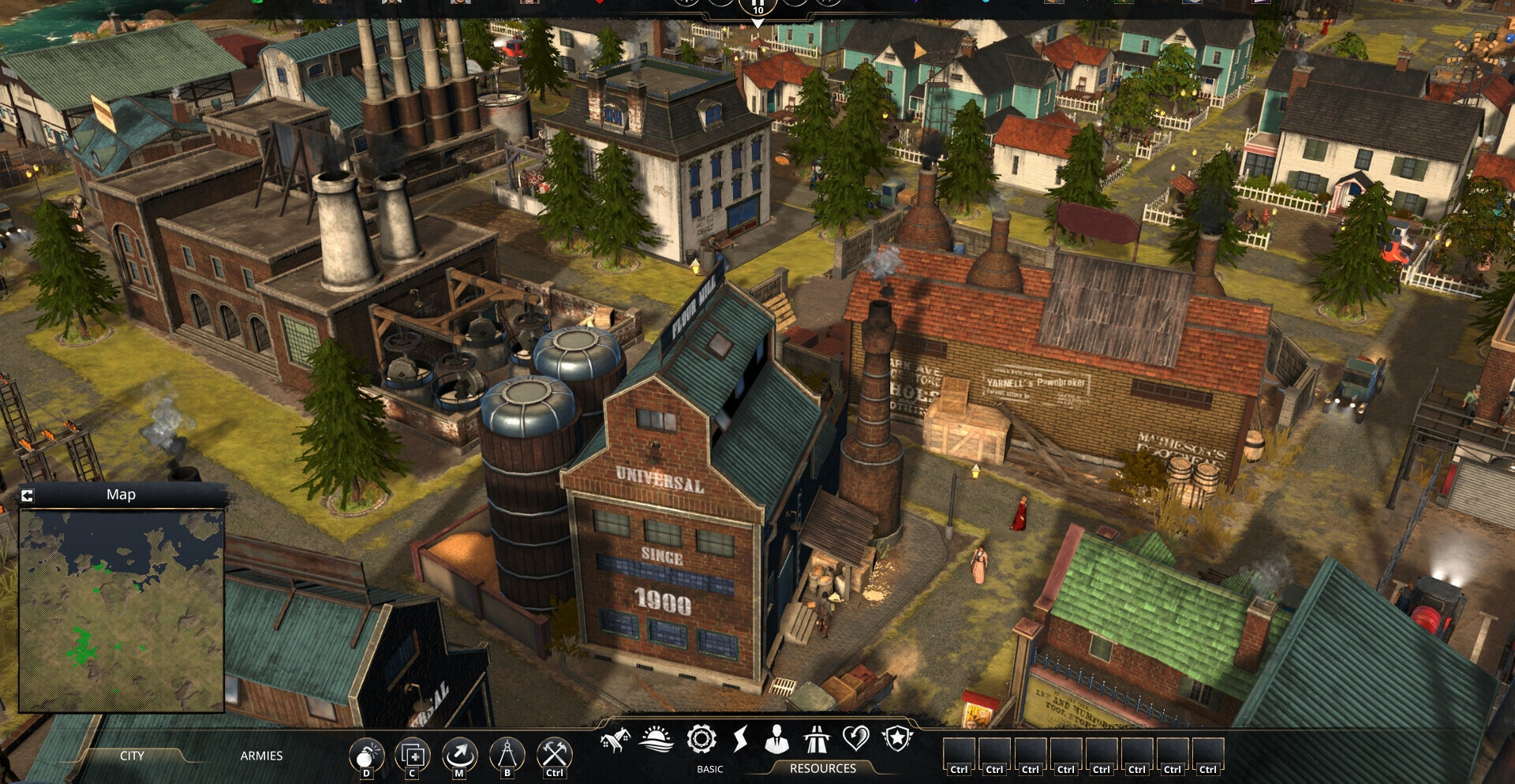Select the highway roads category

[816, 740]
